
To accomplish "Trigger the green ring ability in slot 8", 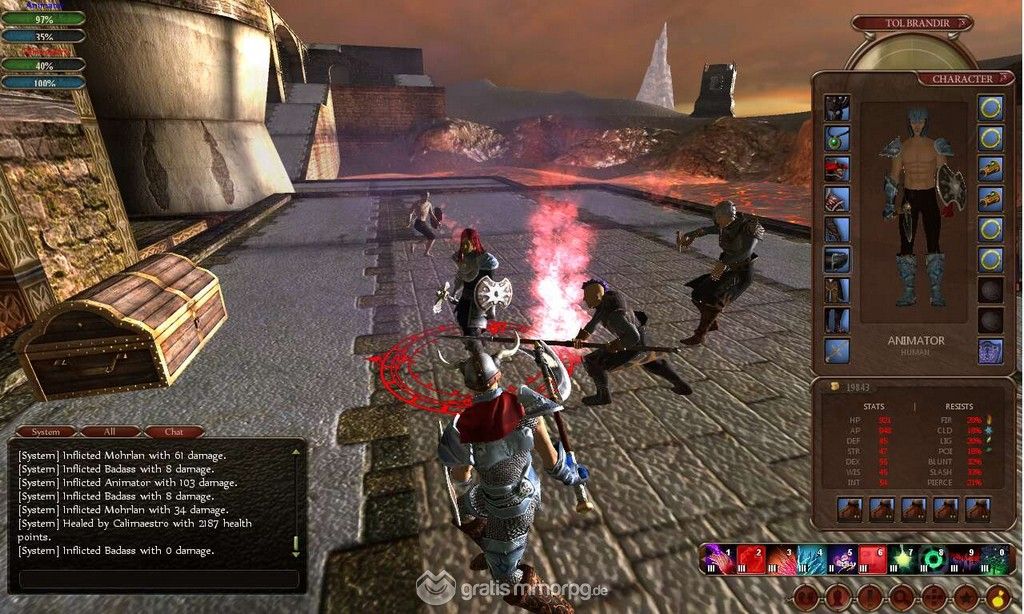I will 932,559.
